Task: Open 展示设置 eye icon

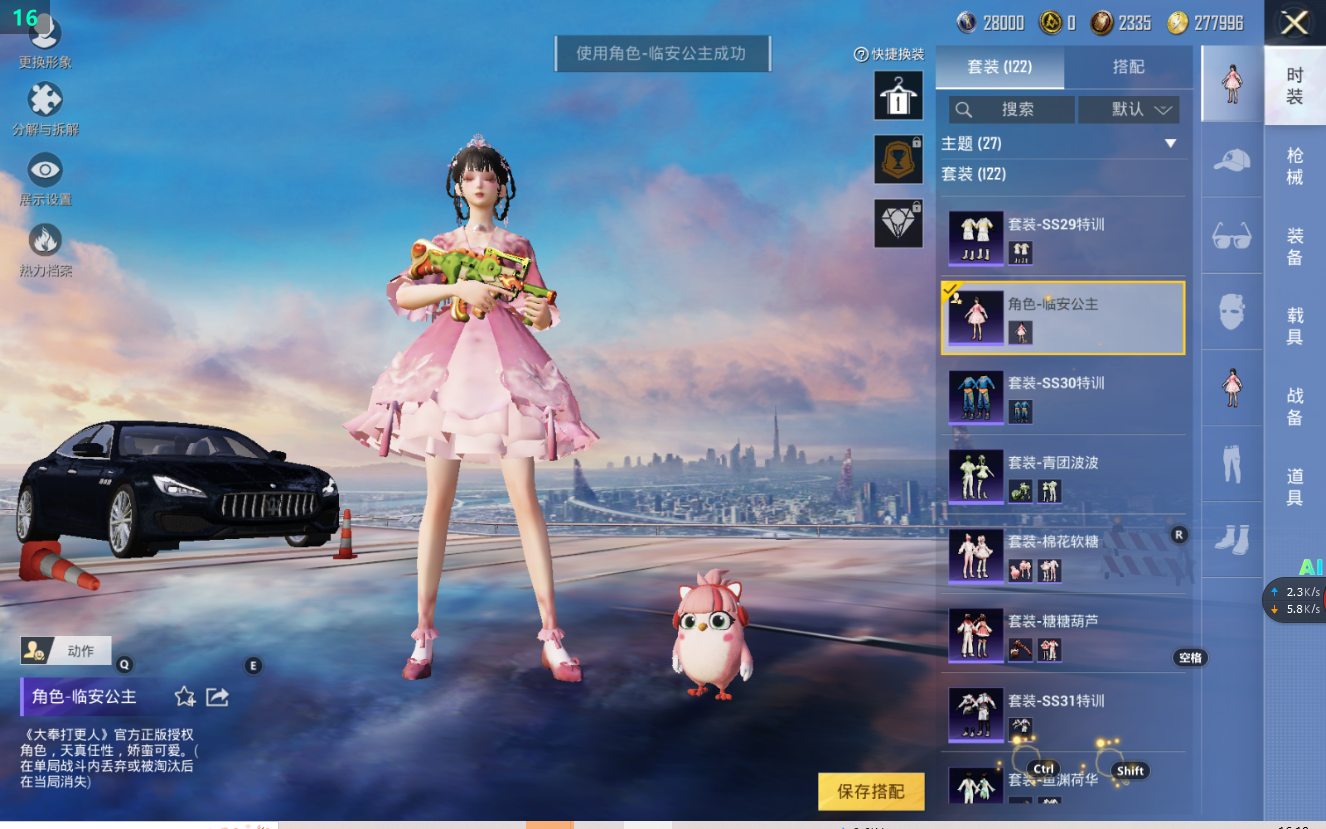Action: pos(45,171)
